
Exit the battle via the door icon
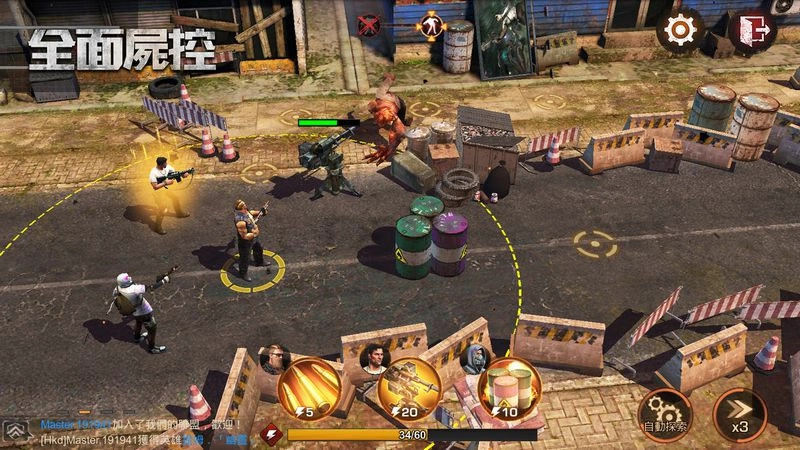pyautogui.click(x=751, y=30)
